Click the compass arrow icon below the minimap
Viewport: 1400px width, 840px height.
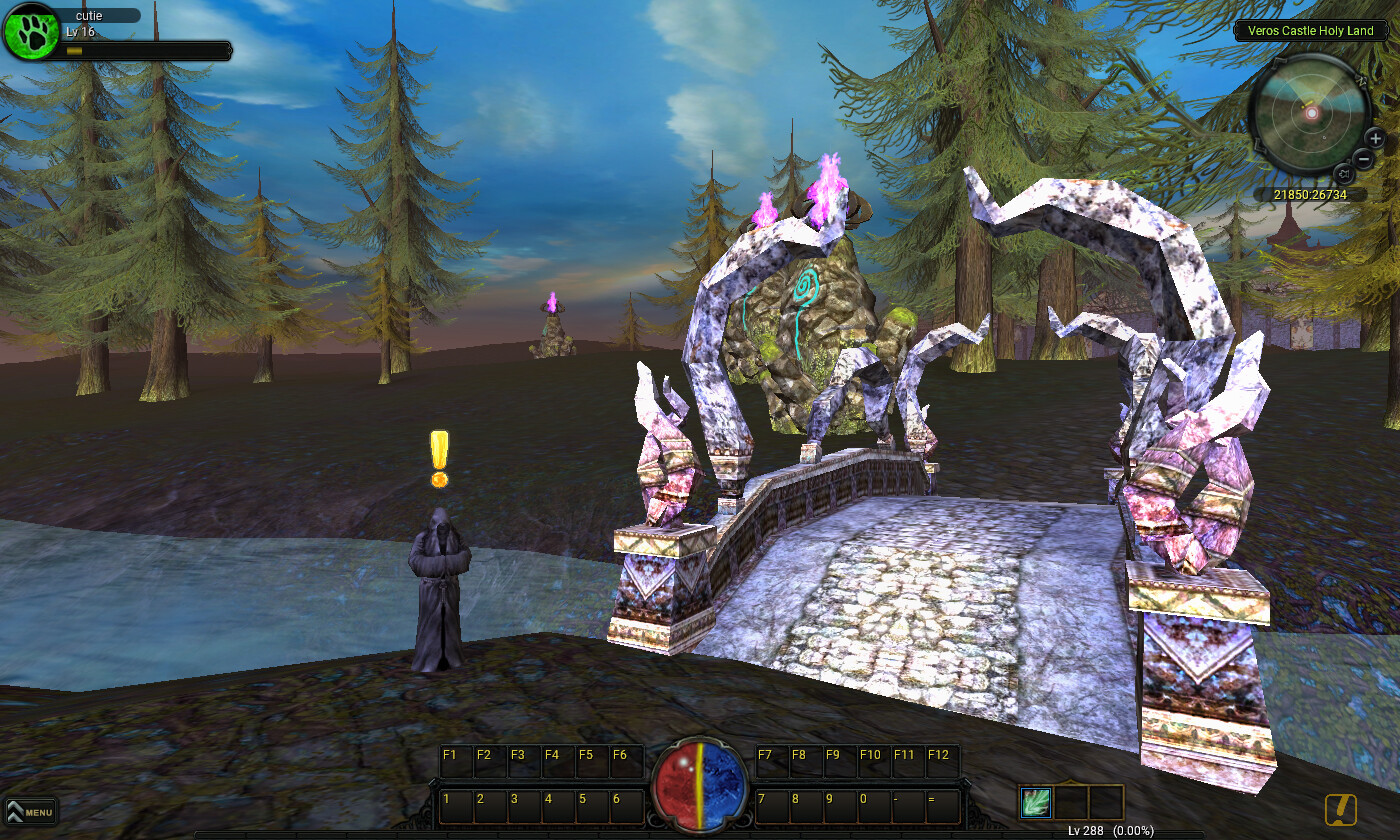[x=1345, y=172]
